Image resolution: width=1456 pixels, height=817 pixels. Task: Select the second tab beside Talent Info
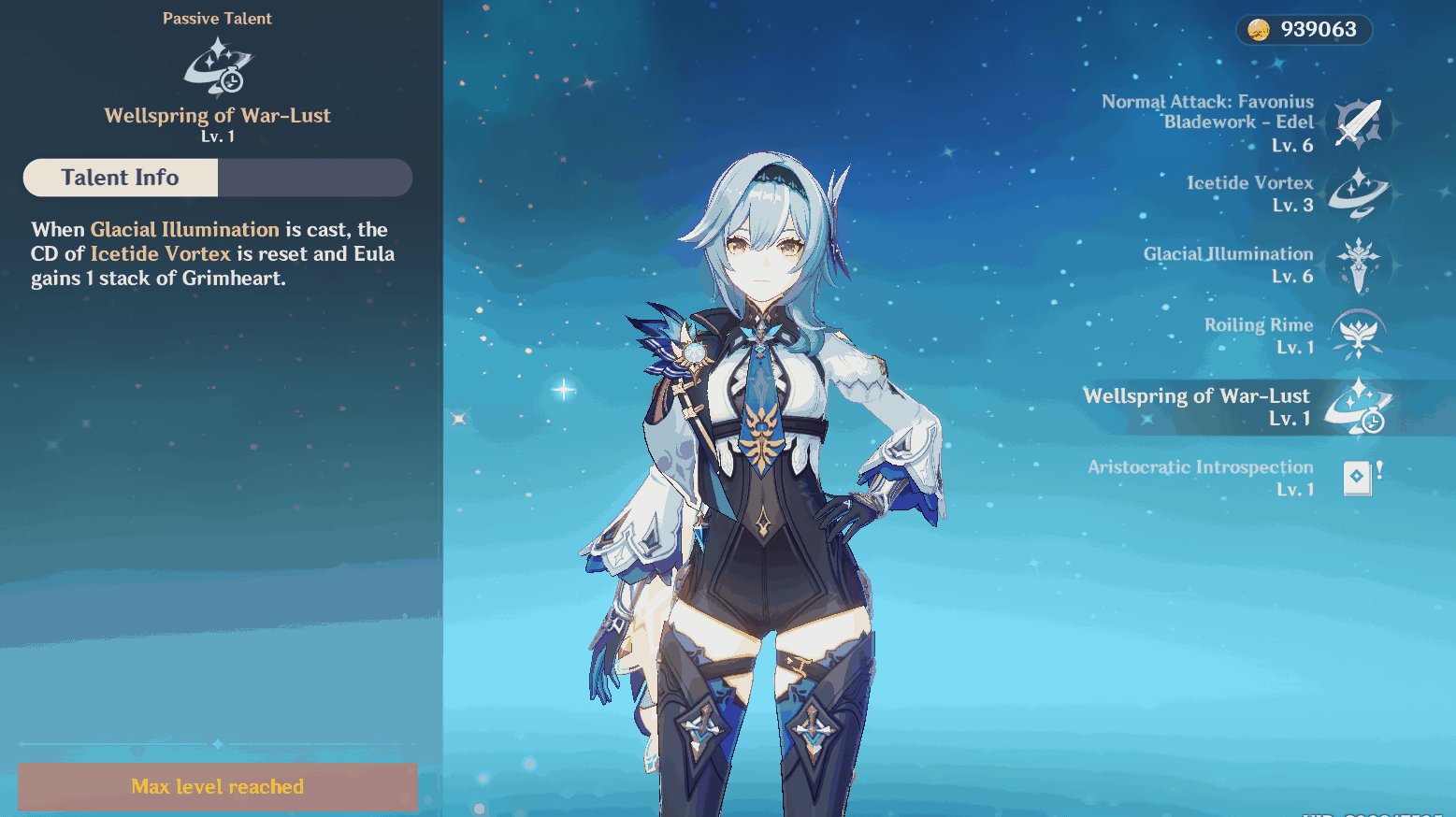coord(315,178)
